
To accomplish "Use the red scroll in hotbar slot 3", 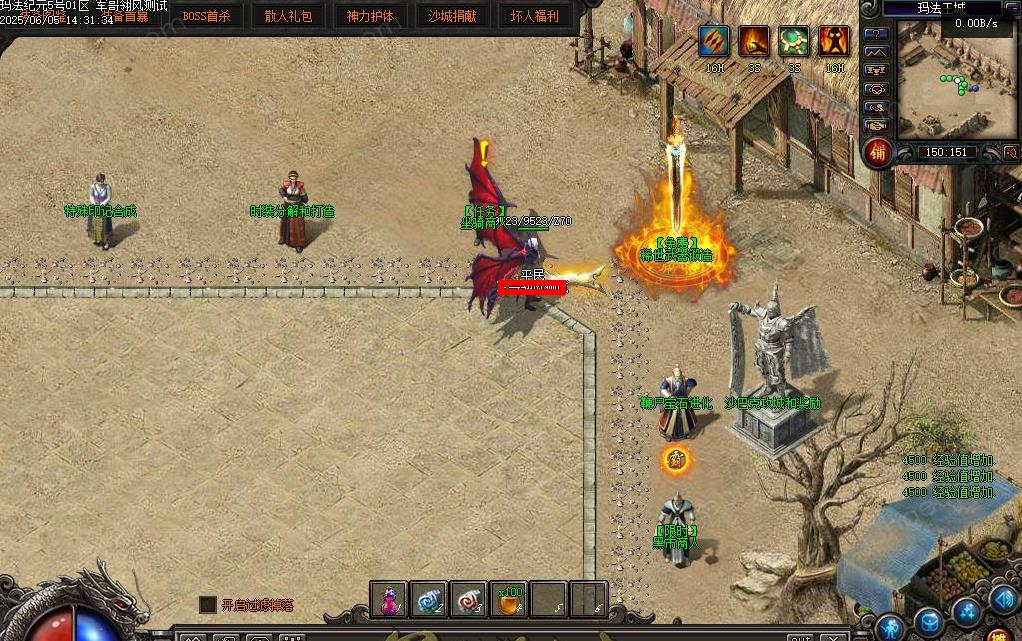I will (x=469, y=600).
